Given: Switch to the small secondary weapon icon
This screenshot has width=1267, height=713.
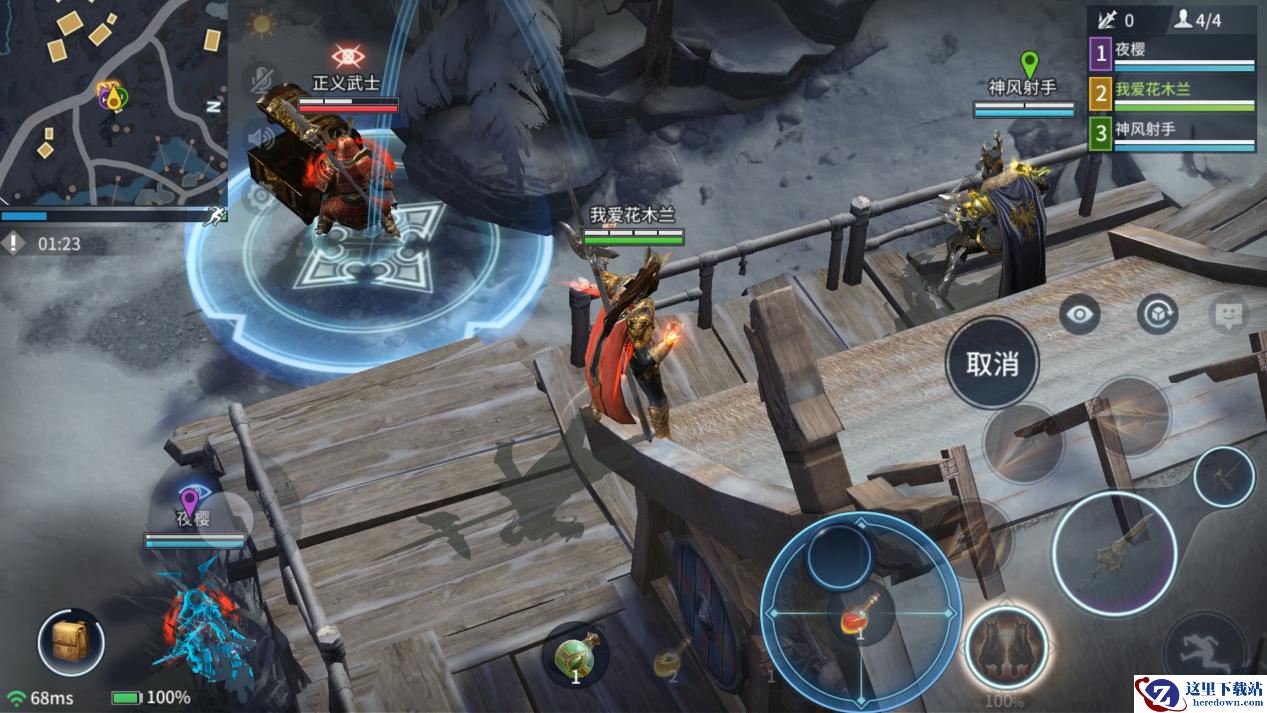Looking at the screenshot, I should 1223,477.
